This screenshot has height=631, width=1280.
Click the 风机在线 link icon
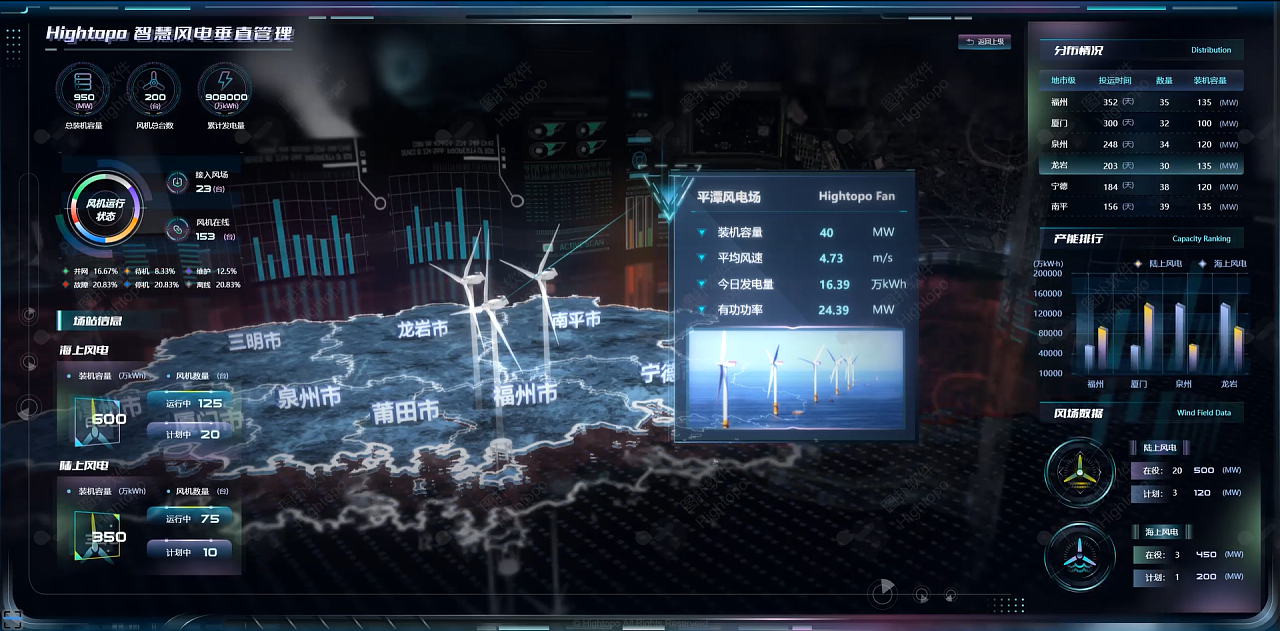tap(177, 230)
